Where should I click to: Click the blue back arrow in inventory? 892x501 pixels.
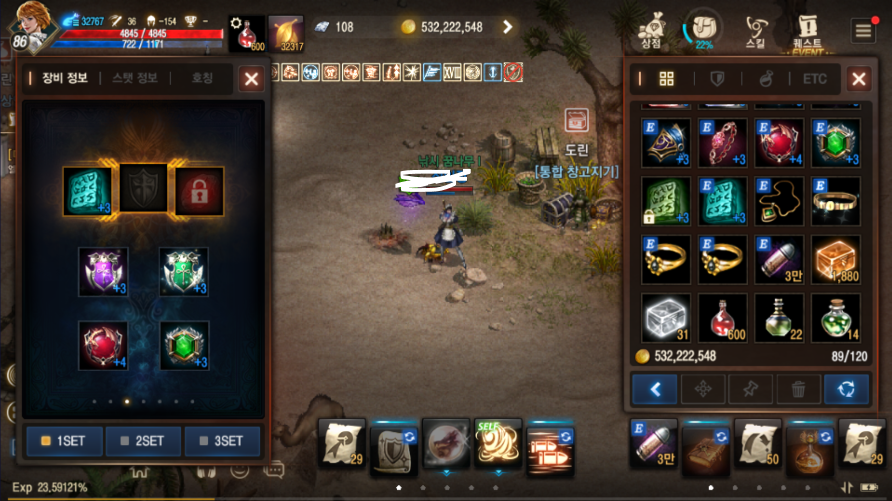[655, 388]
